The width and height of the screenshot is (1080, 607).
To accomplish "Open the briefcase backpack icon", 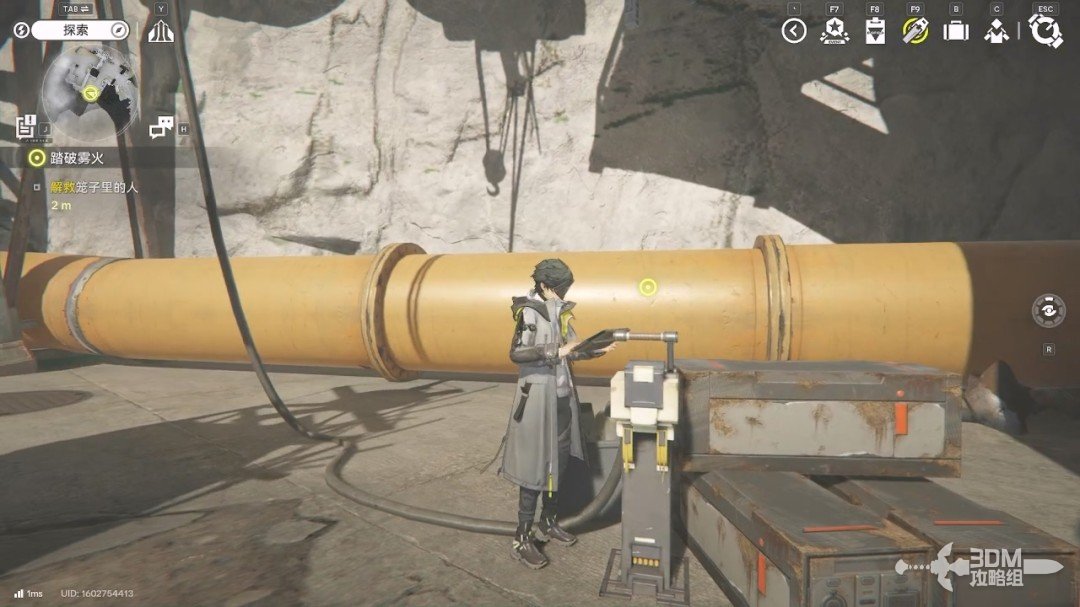I will tap(956, 31).
